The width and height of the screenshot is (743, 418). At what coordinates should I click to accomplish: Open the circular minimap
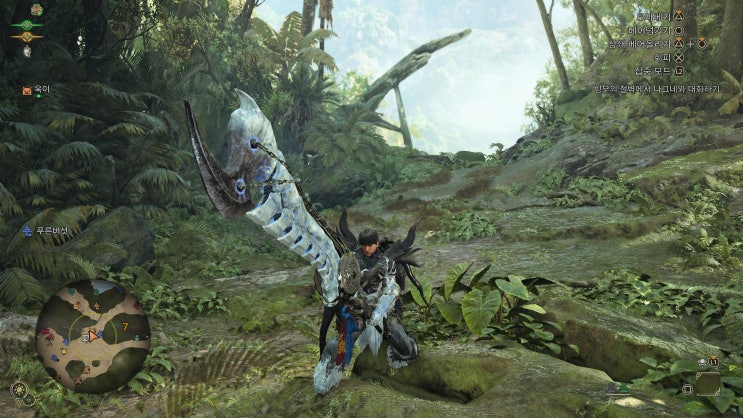click(93, 336)
